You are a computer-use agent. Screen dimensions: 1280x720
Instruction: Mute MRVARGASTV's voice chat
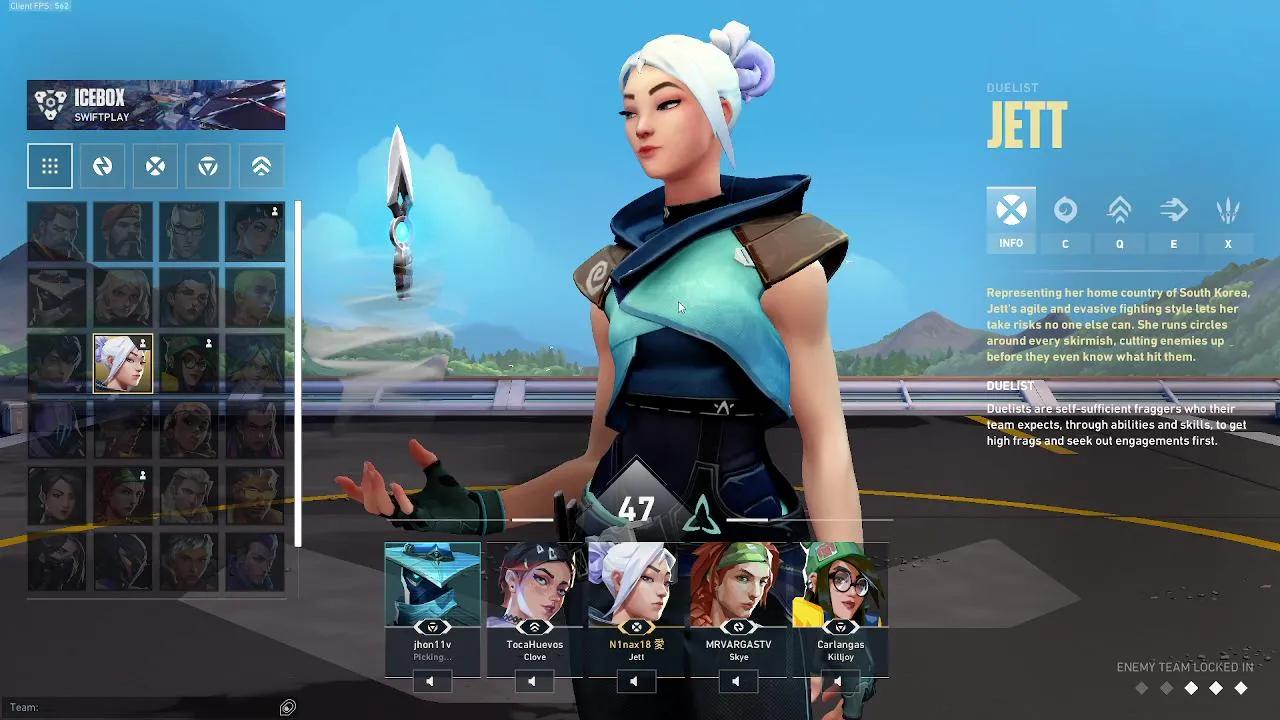[737, 681]
